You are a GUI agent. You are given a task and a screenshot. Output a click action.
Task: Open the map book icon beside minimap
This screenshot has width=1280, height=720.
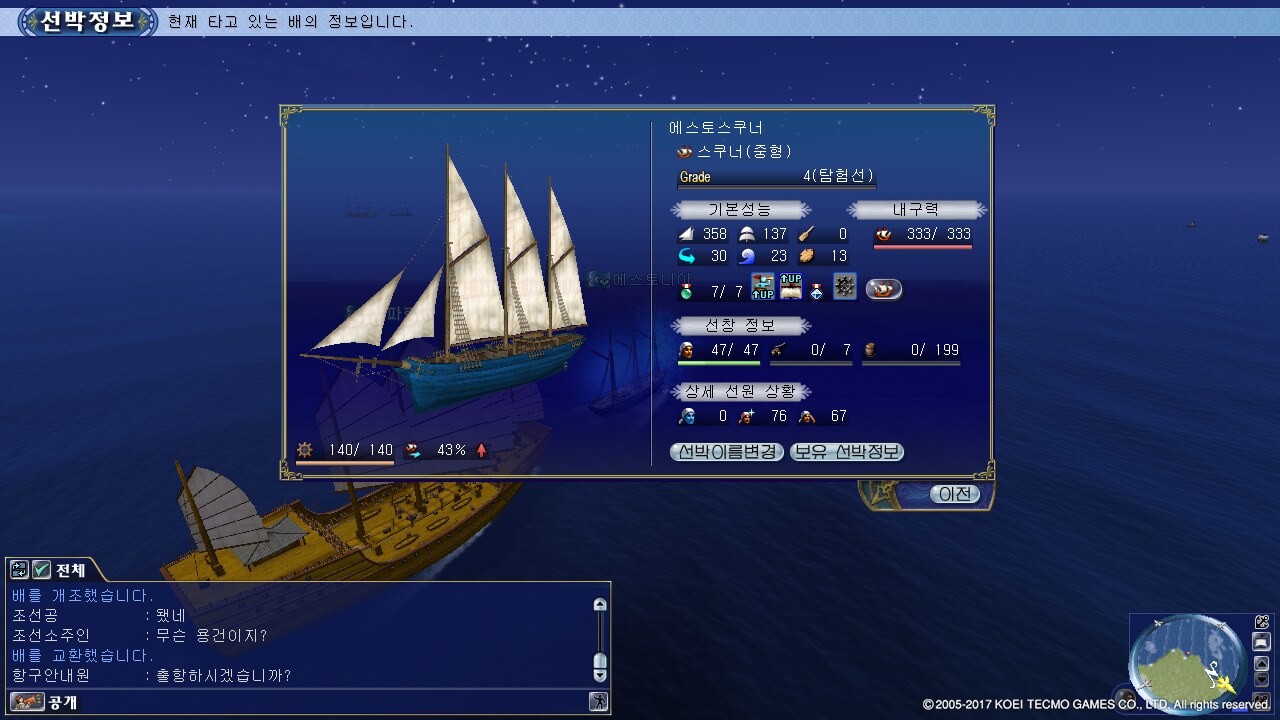(1262, 641)
